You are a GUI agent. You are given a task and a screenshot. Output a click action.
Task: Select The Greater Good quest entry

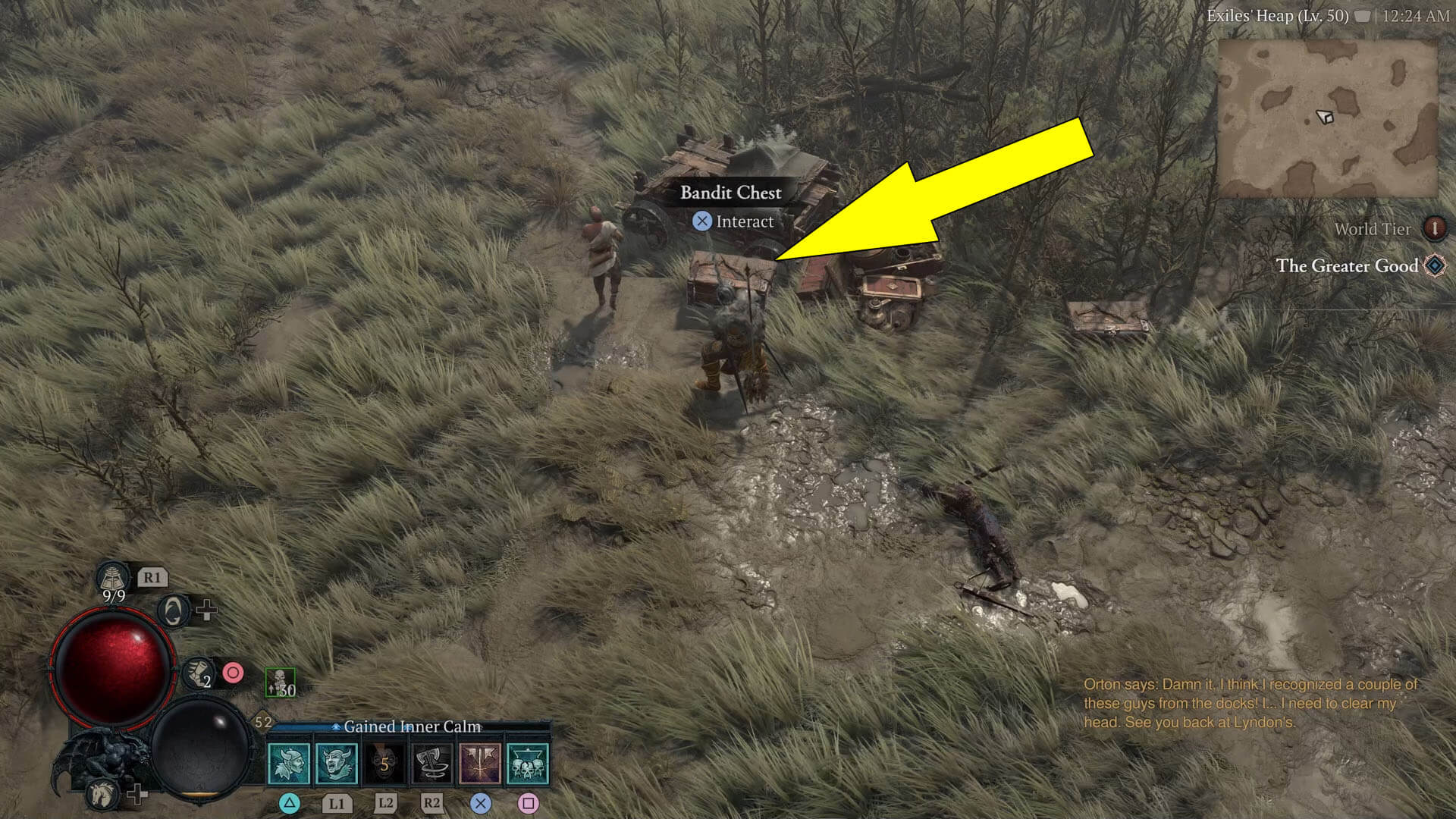point(1348,267)
